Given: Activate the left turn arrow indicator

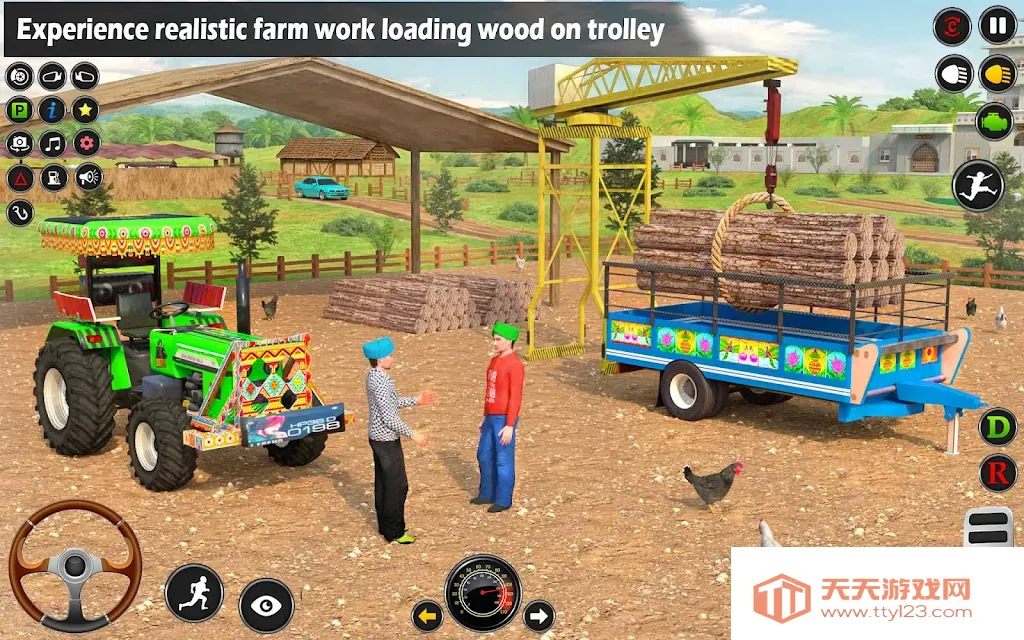Looking at the screenshot, I should click(428, 615).
